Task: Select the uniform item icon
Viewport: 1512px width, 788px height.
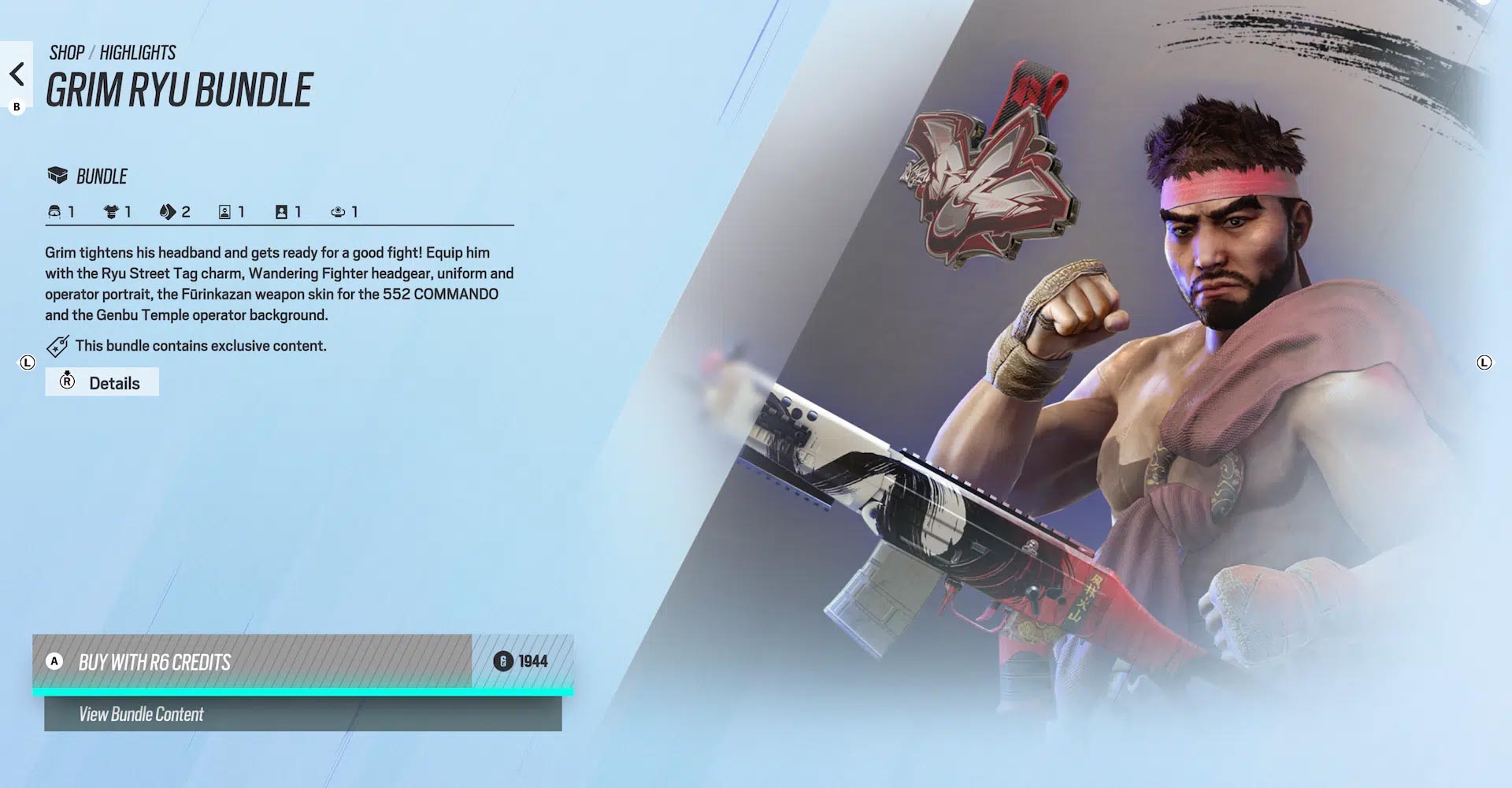Action: point(110,211)
